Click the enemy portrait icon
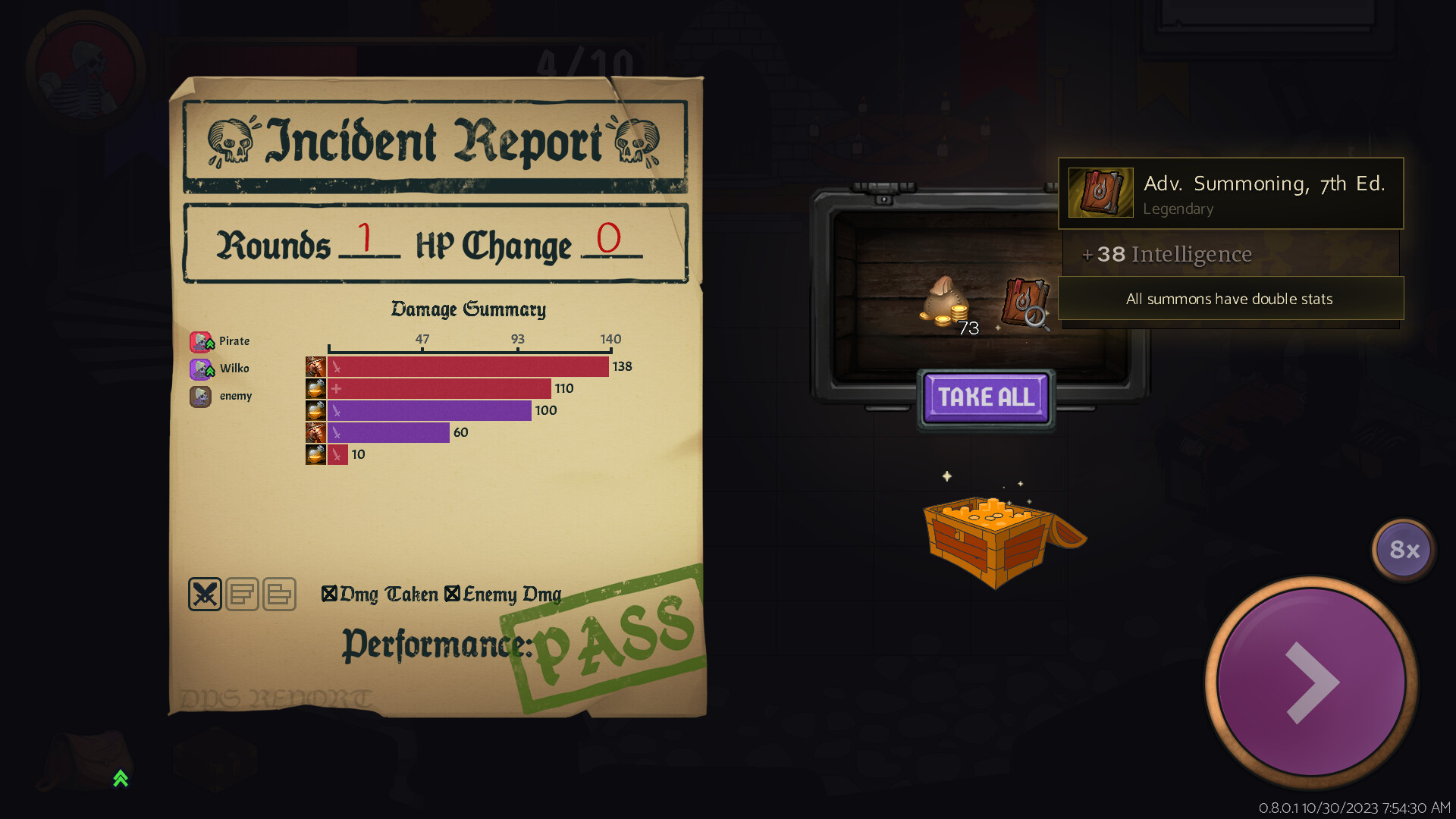Viewport: 1456px width, 819px height. click(200, 396)
